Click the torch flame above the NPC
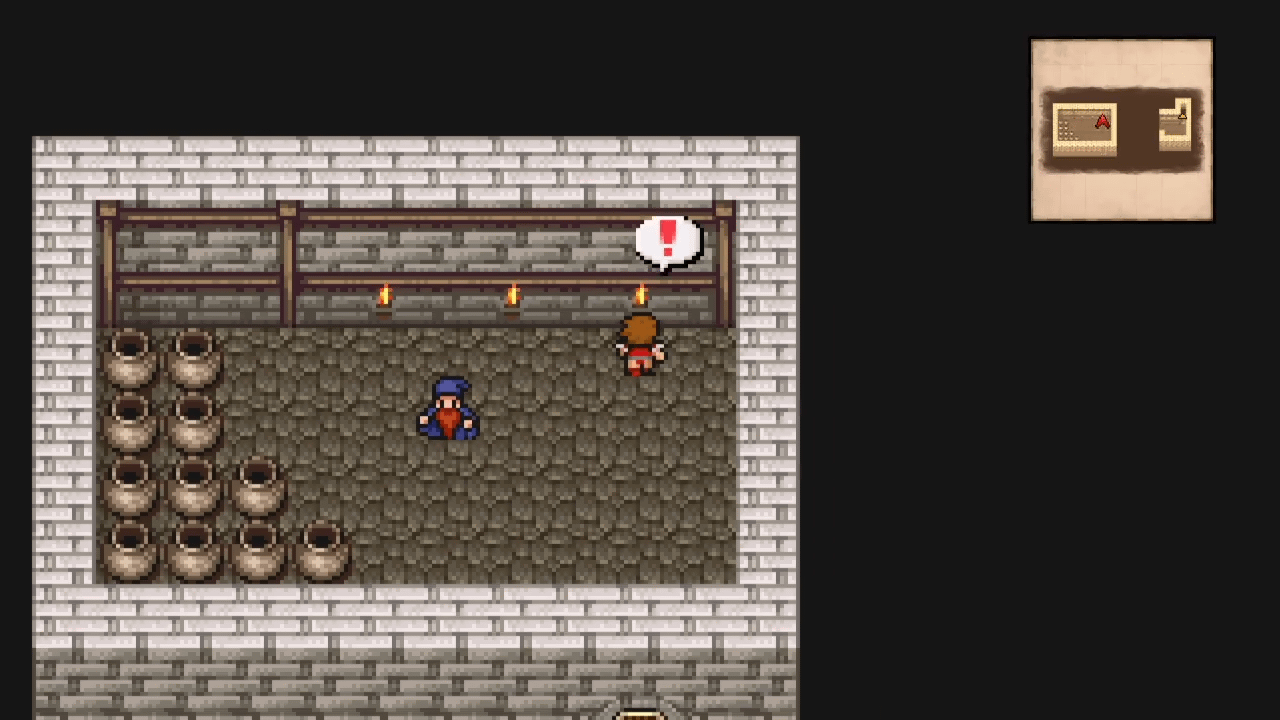The height and width of the screenshot is (720, 1280). 640,295
